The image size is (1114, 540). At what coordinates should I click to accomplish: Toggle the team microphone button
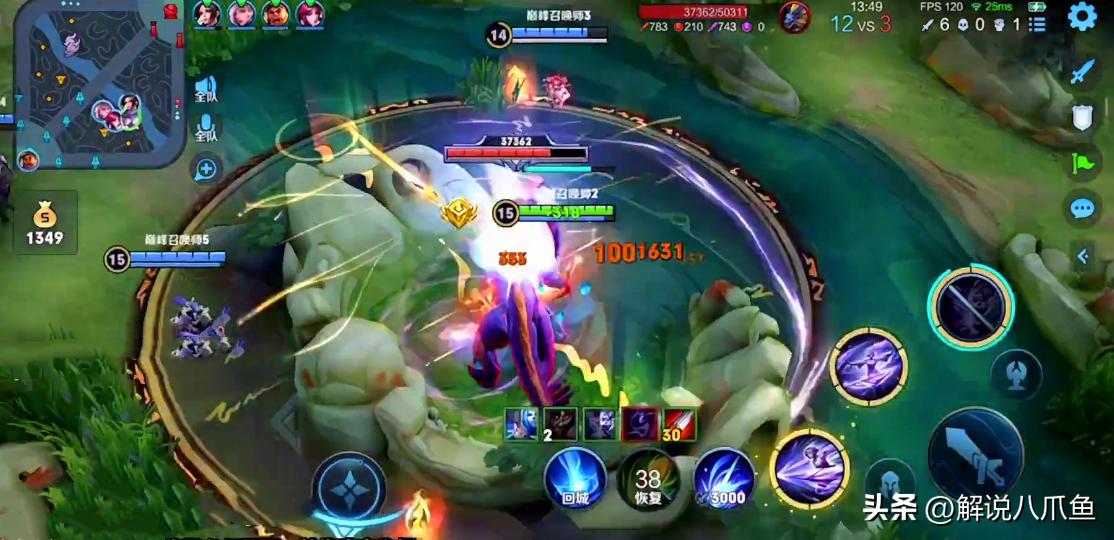[x=206, y=129]
